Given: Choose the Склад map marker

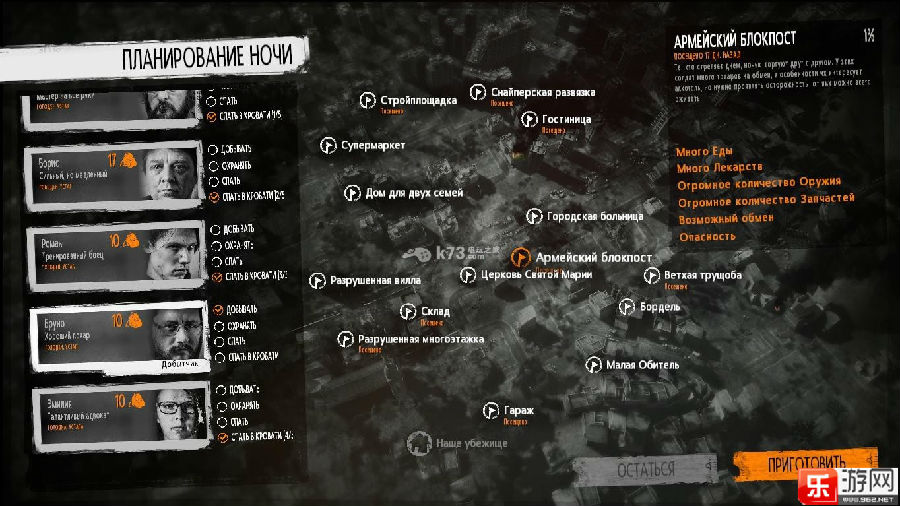Looking at the screenshot, I should coord(408,312).
